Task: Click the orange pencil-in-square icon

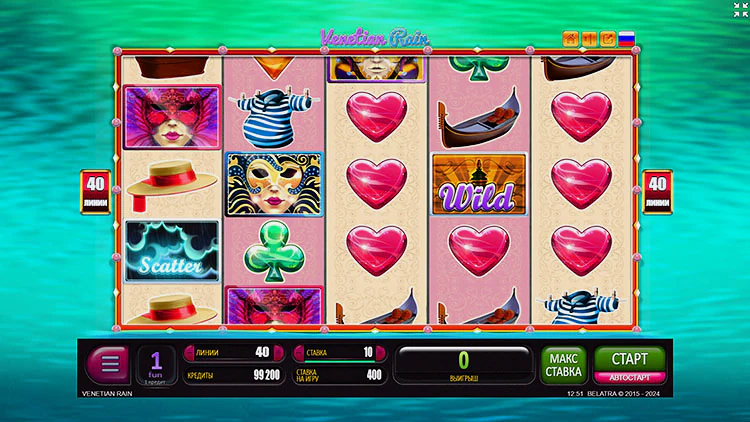Action: coord(607,40)
